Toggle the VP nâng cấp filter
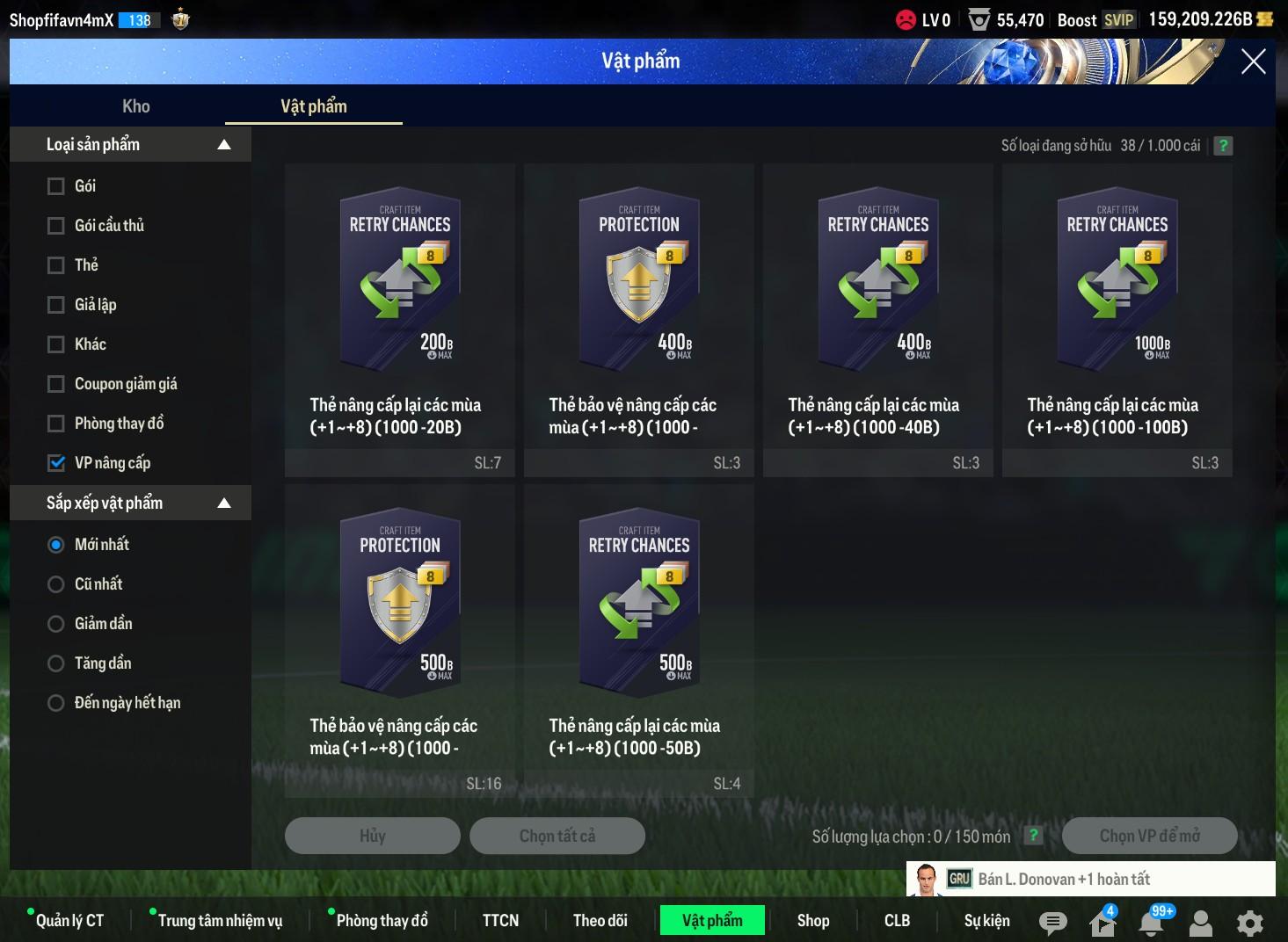 click(x=56, y=463)
